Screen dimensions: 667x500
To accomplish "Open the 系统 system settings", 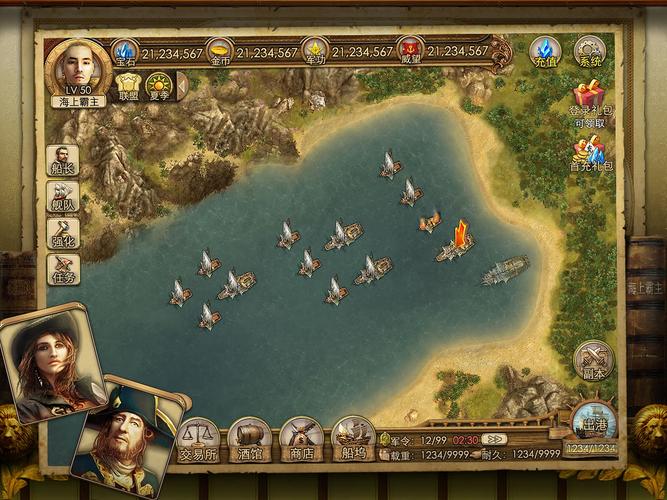I will pyautogui.click(x=590, y=50).
